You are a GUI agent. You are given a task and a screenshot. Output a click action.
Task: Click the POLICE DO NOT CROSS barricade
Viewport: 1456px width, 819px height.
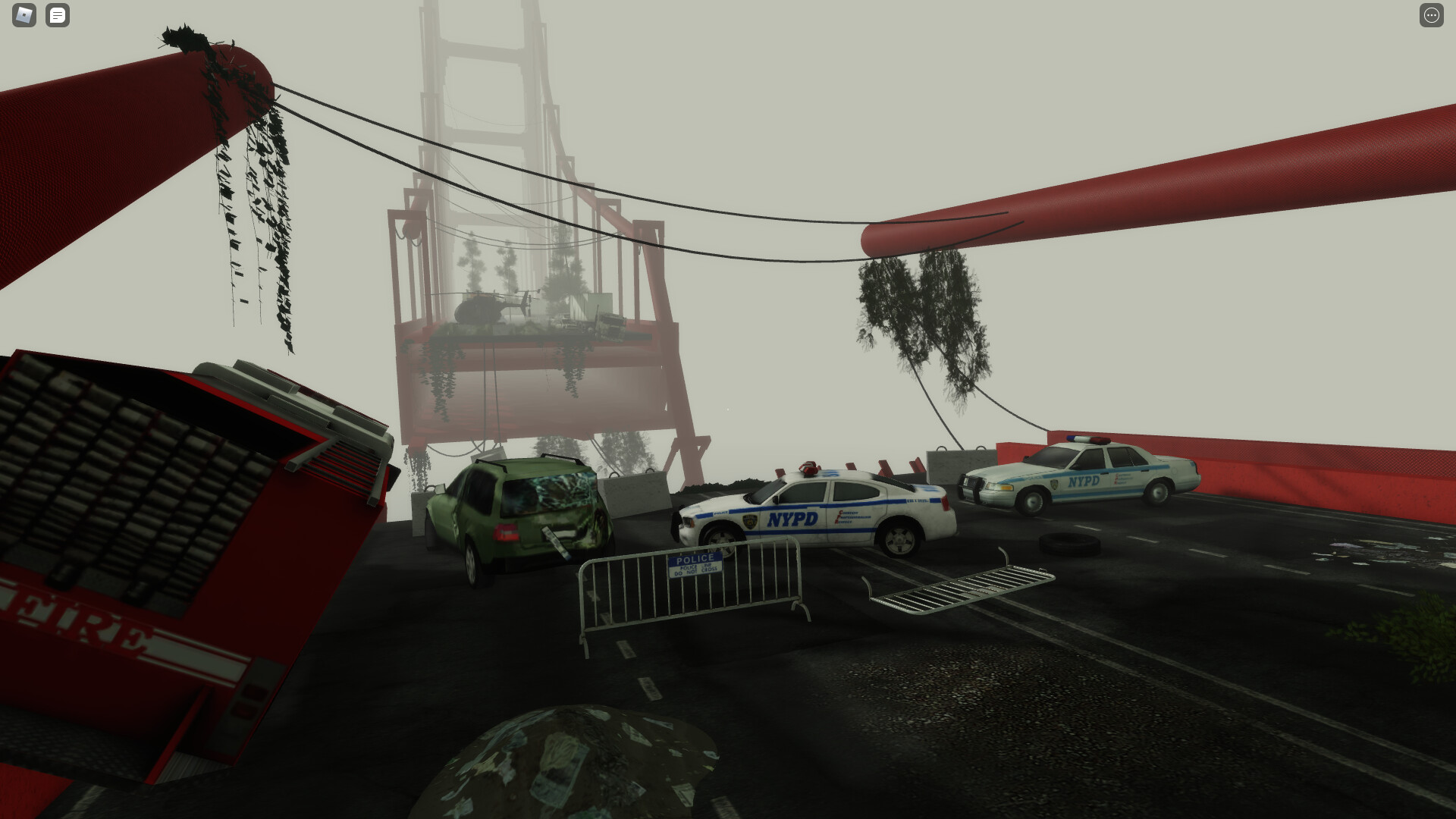point(694,565)
